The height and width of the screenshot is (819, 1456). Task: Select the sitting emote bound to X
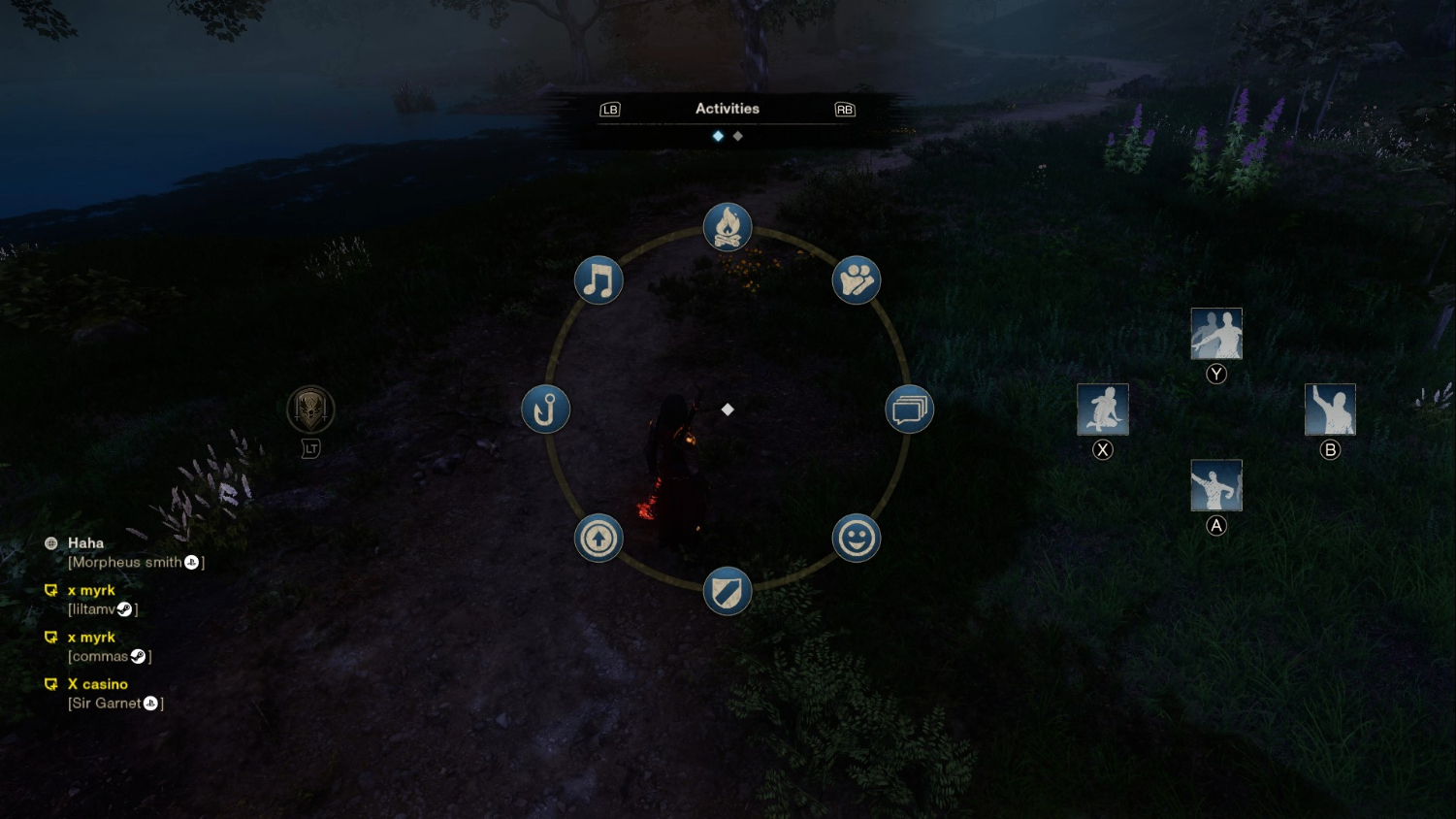(1103, 409)
